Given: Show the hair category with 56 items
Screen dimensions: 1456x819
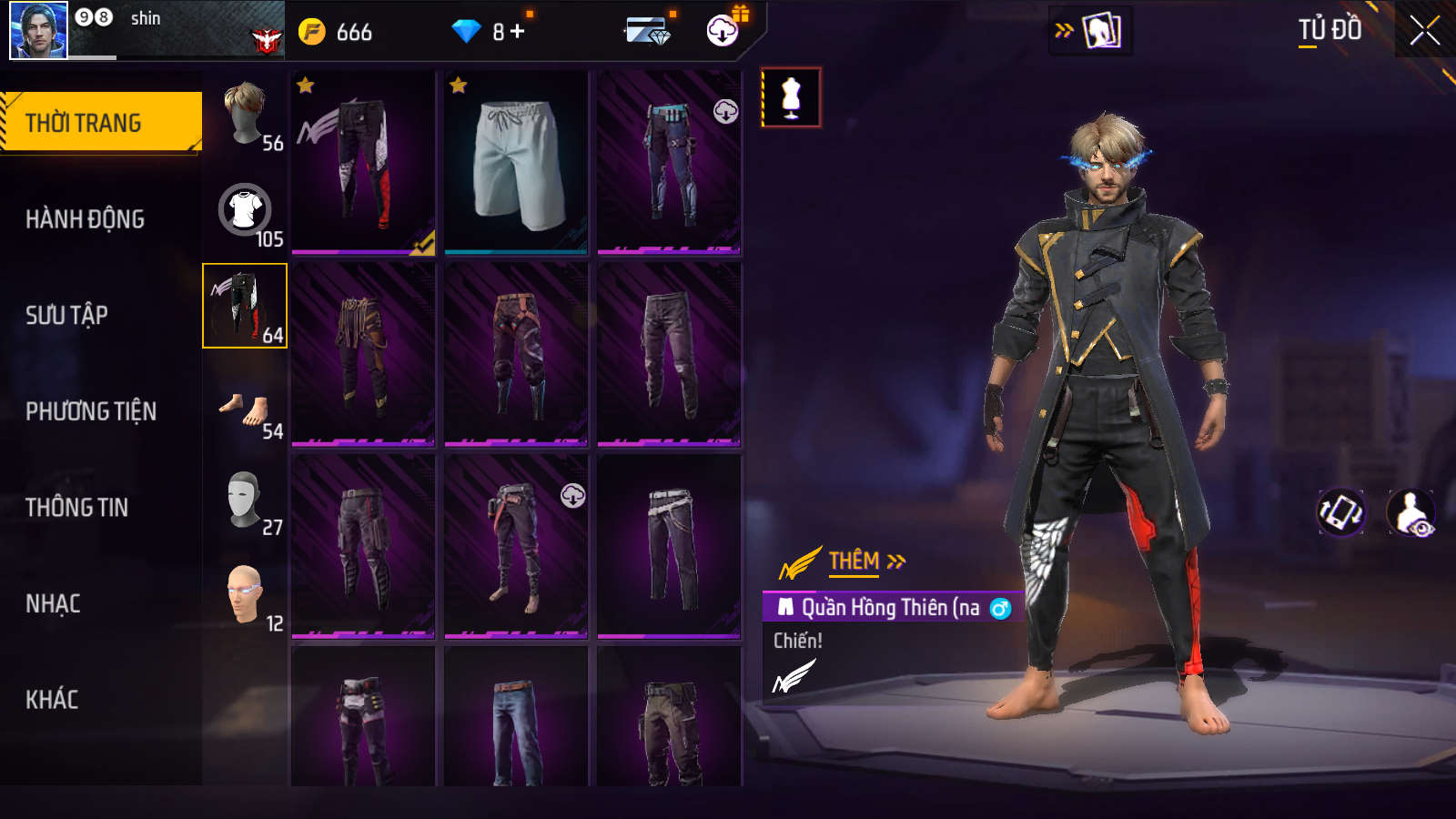Looking at the screenshot, I should (x=245, y=115).
